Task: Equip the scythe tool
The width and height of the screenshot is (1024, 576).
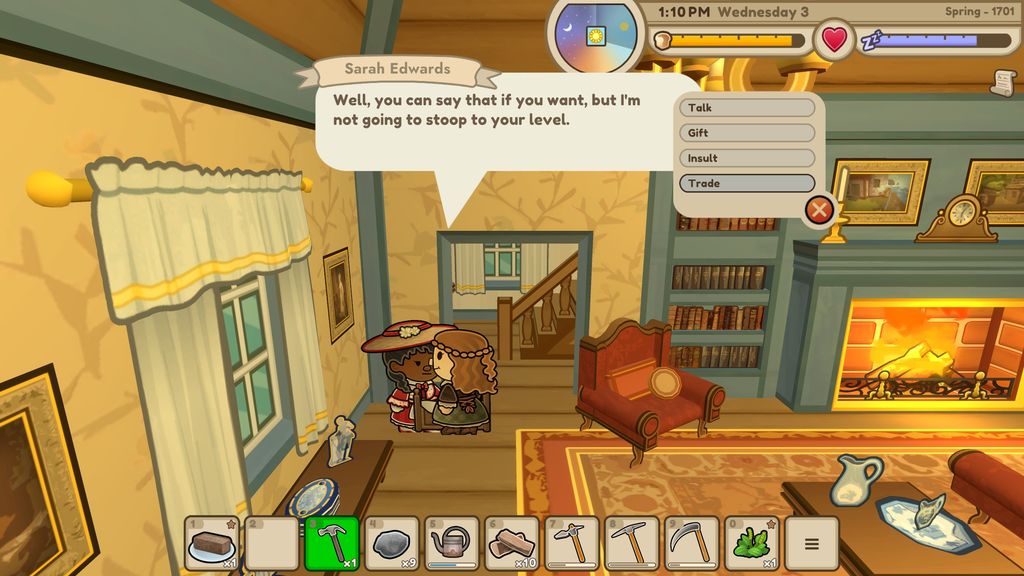Action: tap(692, 544)
